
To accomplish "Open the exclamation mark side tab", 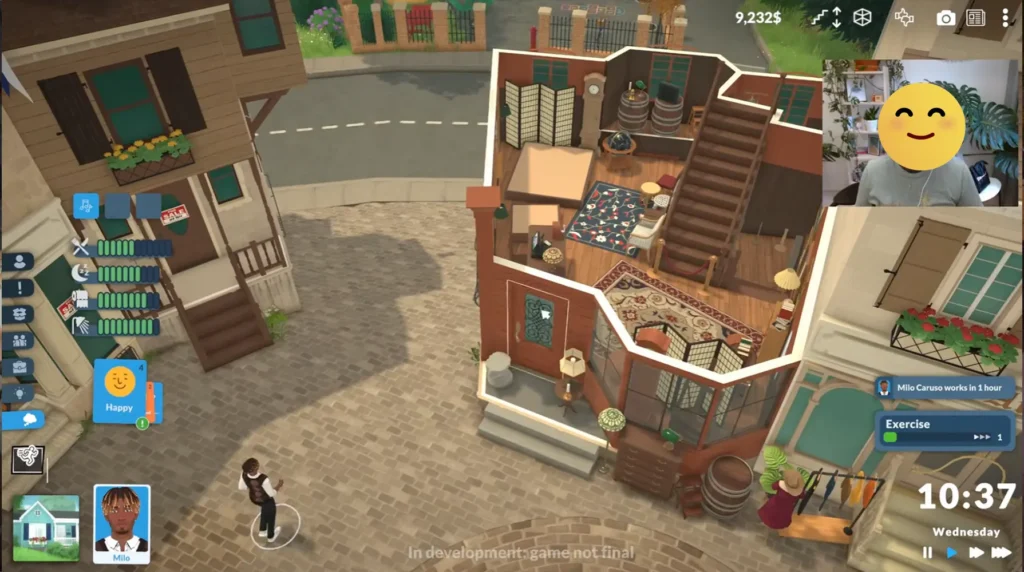I will [x=17, y=288].
